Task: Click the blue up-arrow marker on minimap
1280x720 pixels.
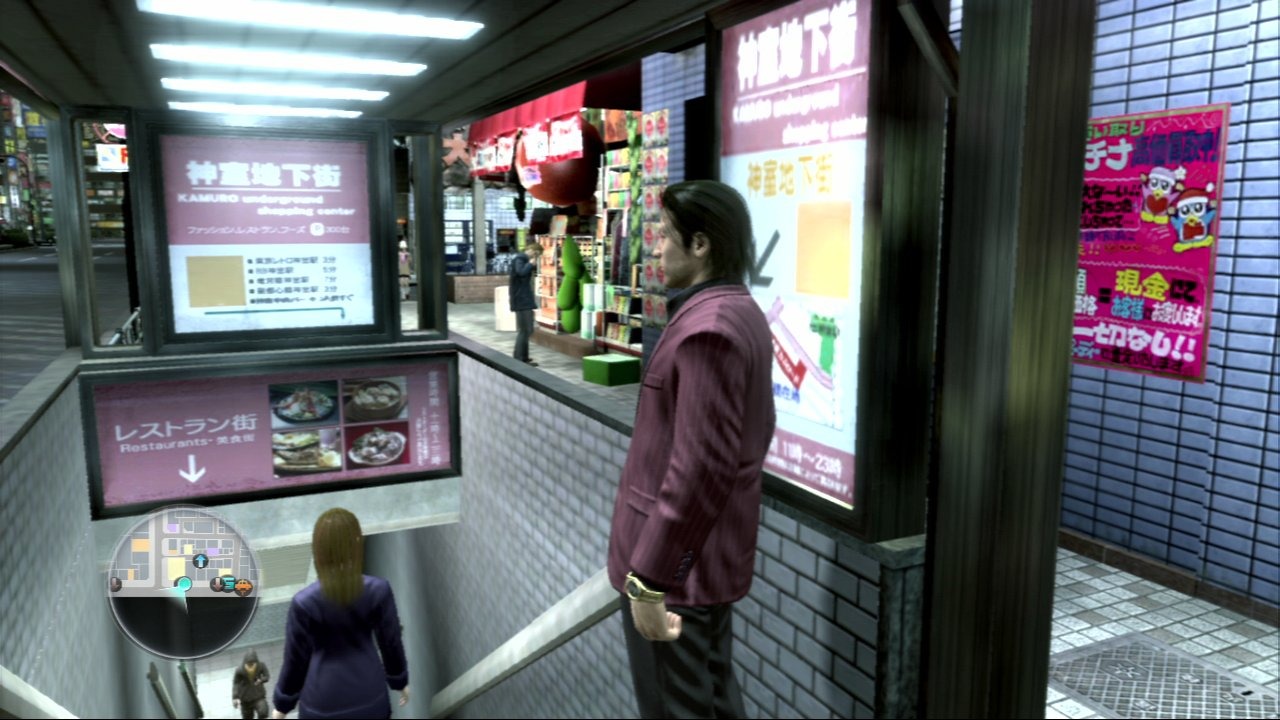Action: click(x=200, y=561)
